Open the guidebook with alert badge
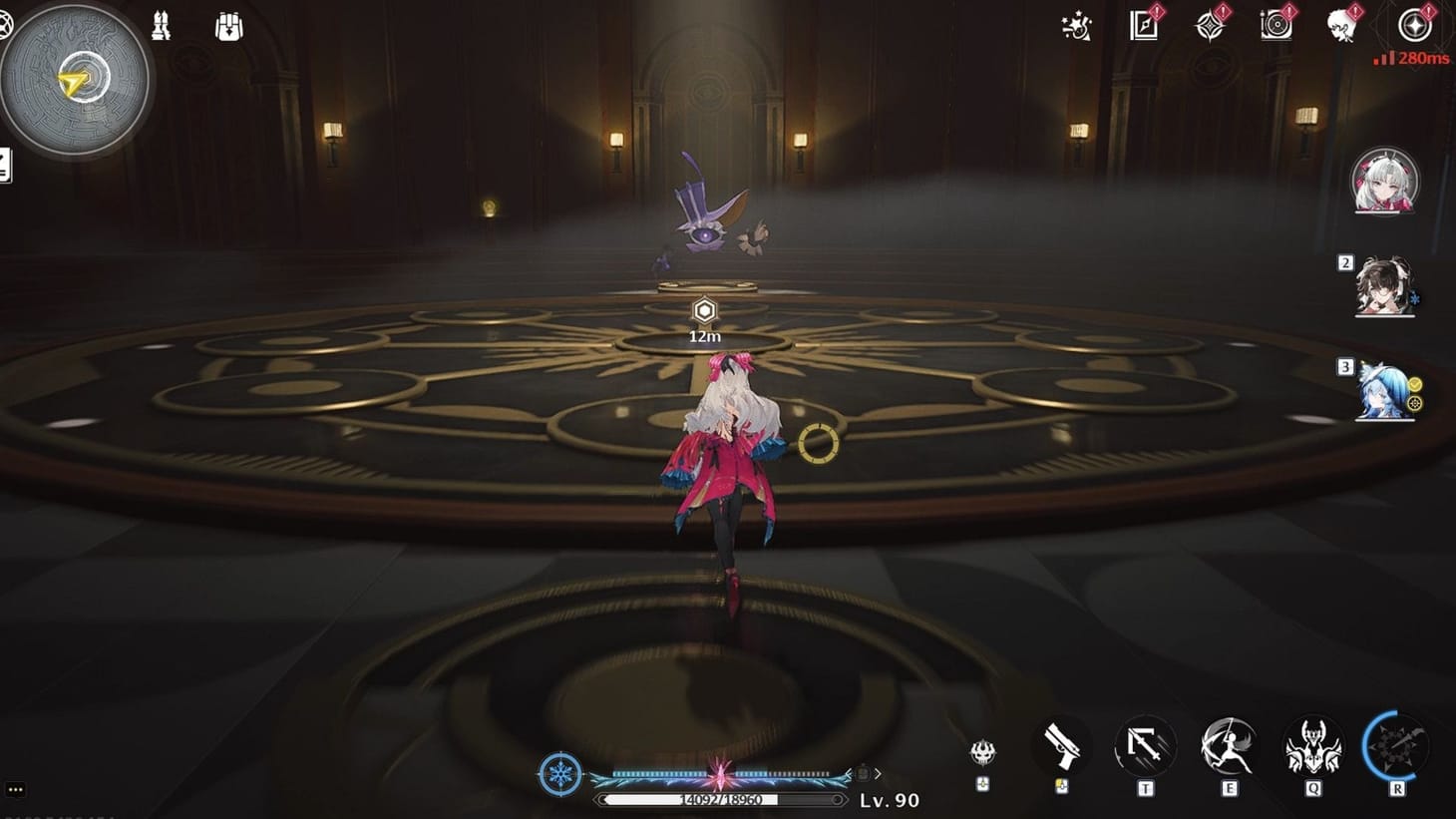Screen dimensions: 1456x819 (x=1141, y=26)
